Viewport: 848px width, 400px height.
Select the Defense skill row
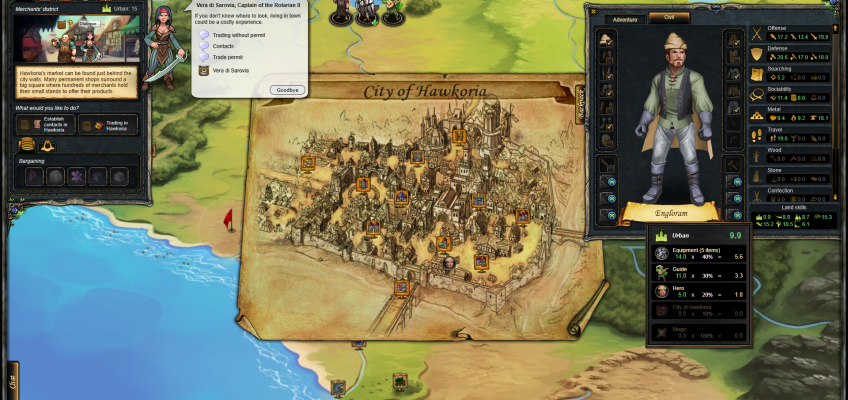click(792, 53)
